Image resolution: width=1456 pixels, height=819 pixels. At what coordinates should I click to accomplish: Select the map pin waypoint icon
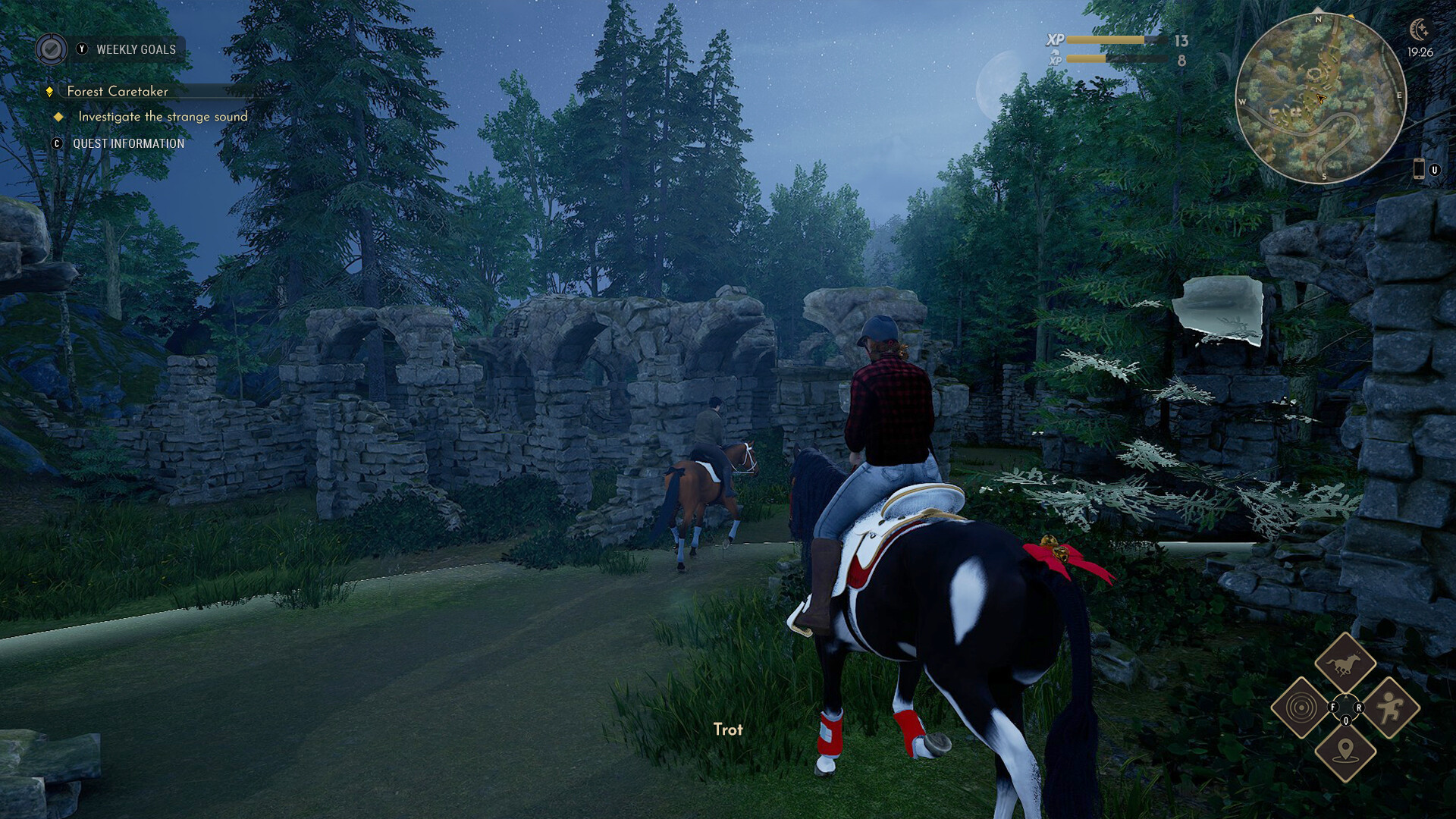click(1345, 751)
